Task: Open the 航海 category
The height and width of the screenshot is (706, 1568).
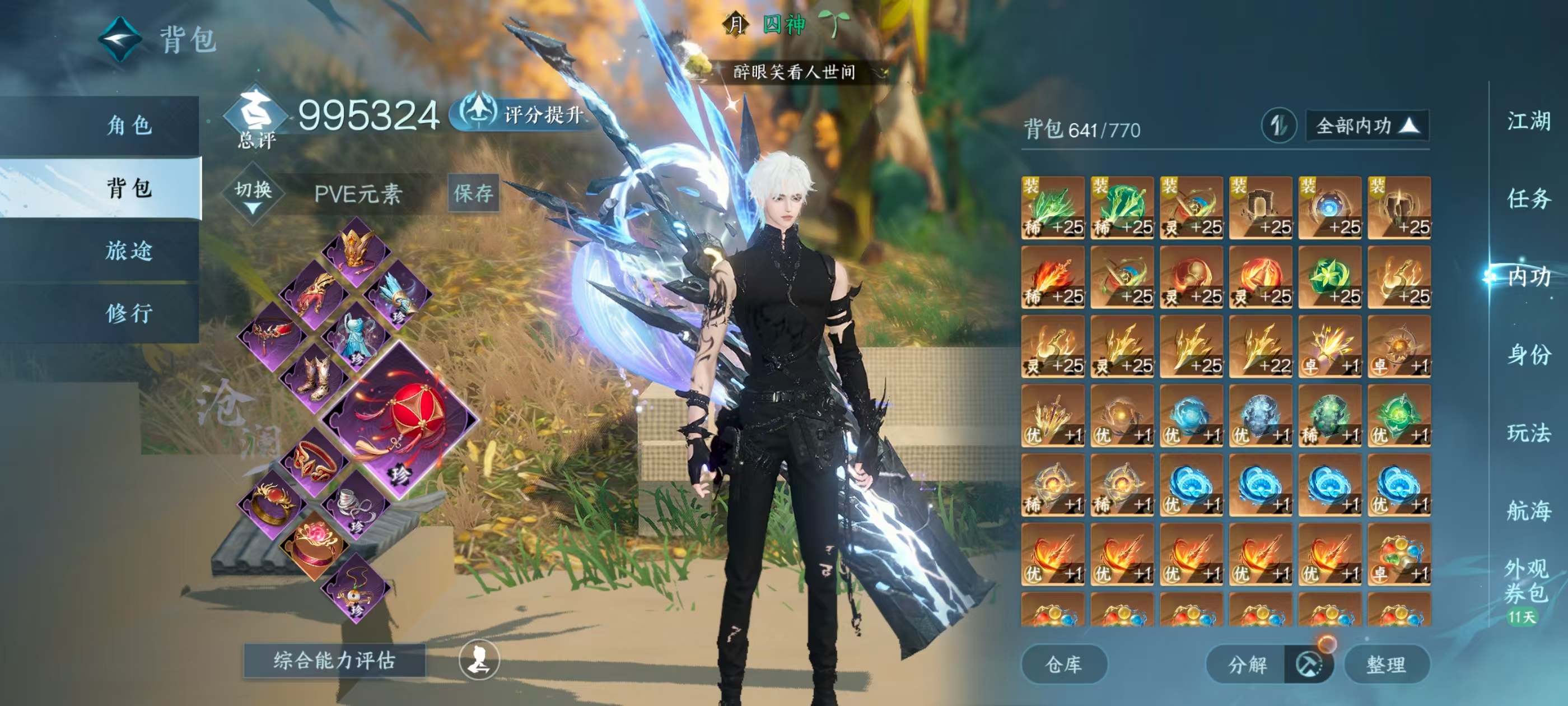Action: pos(1528,510)
